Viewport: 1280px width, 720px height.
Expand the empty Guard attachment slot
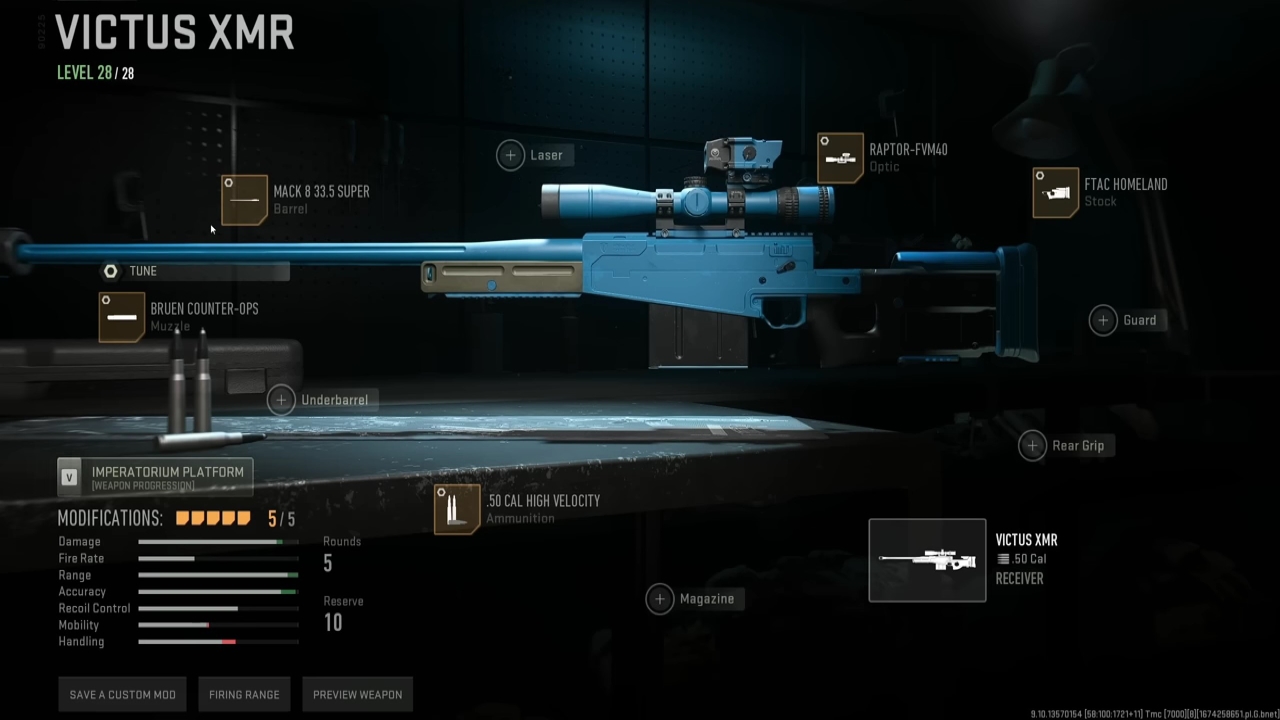(x=1103, y=320)
